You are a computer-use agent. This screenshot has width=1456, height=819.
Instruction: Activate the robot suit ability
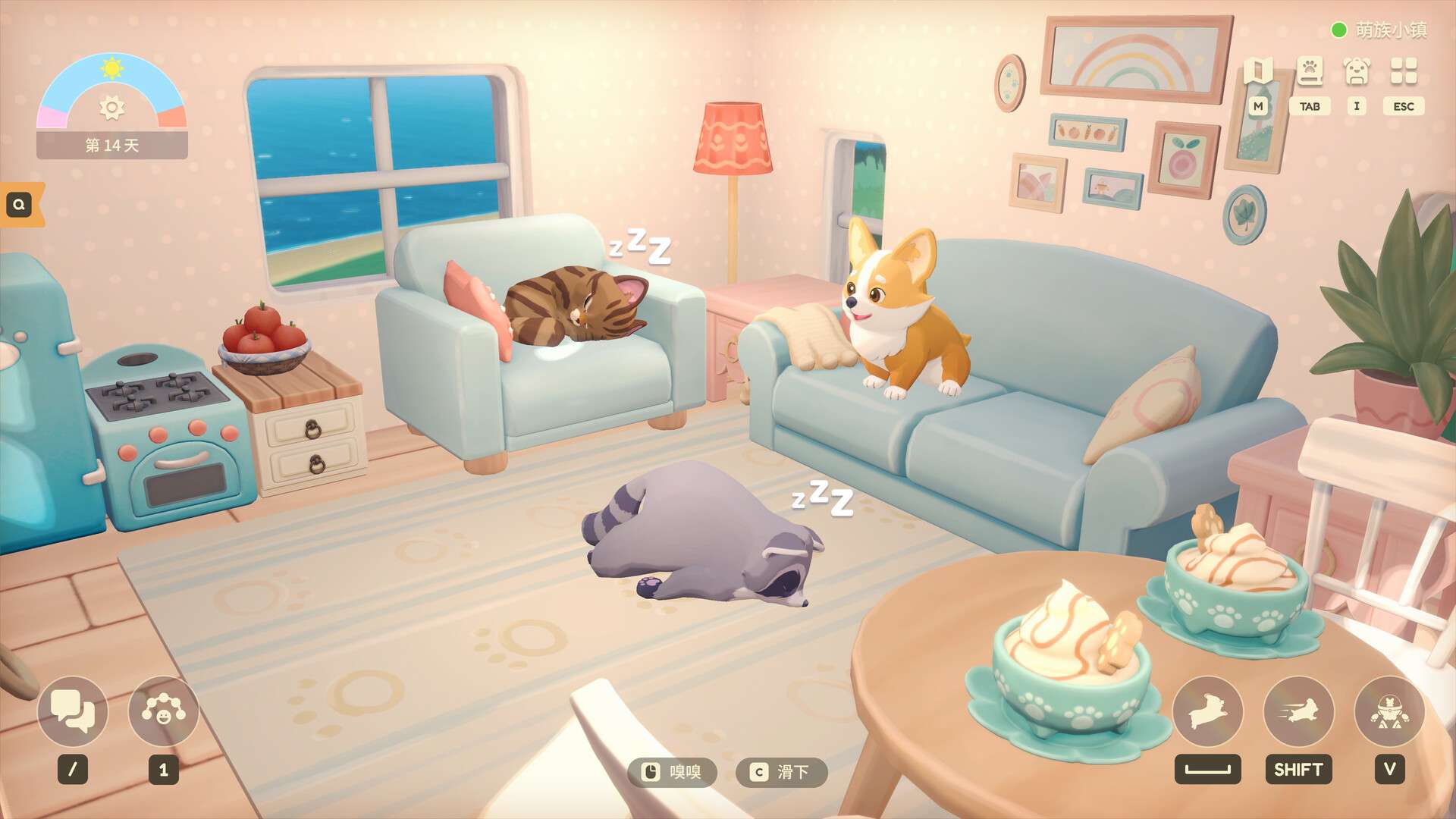pyautogui.click(x=1389, y=712)
